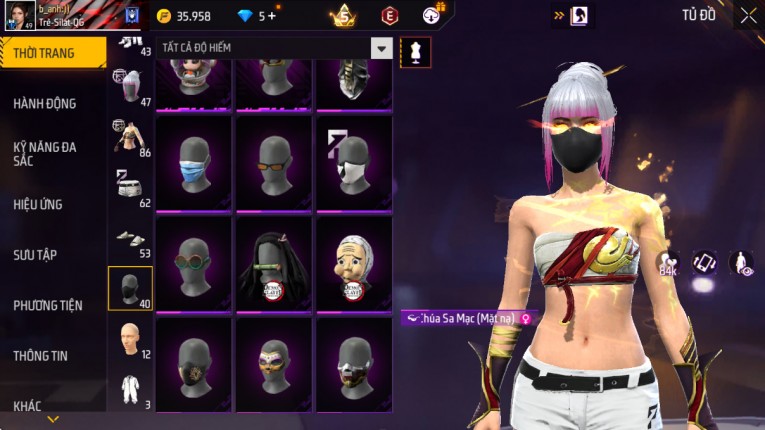The height and width of the screenshot is (430, 765).
Task: Open the Thông Tin section
Action: 41,355
